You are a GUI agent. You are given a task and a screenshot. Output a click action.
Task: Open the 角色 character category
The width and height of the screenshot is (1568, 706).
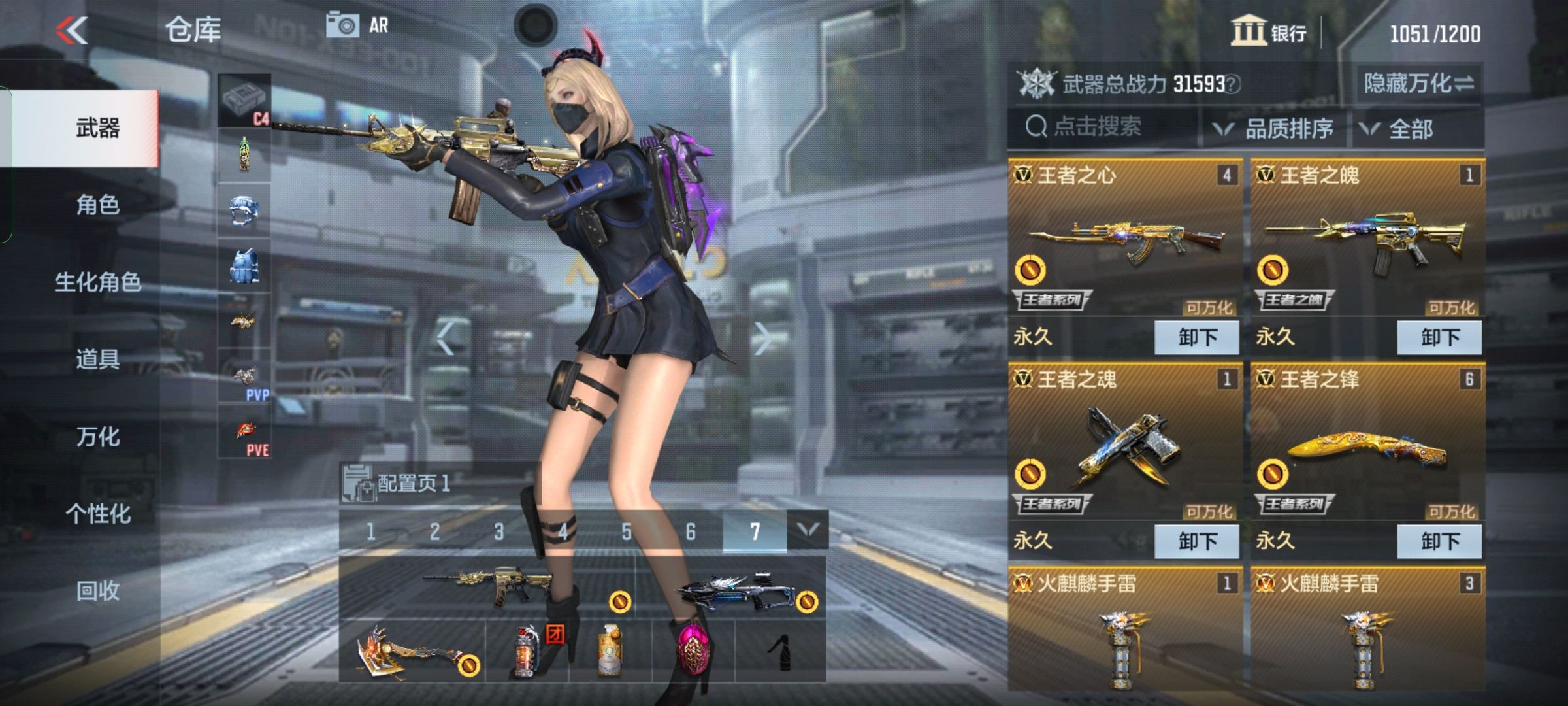tap(98, 205)
